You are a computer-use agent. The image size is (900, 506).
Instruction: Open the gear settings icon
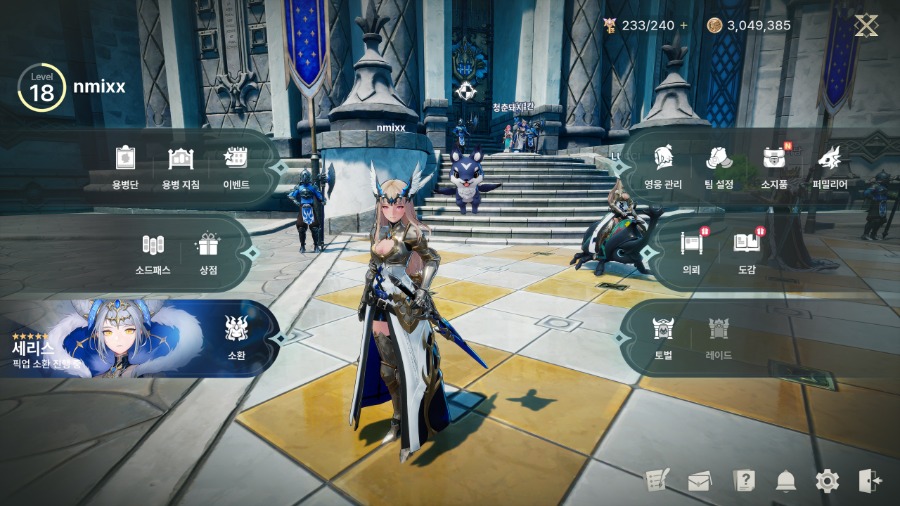[x=827, y=481]
